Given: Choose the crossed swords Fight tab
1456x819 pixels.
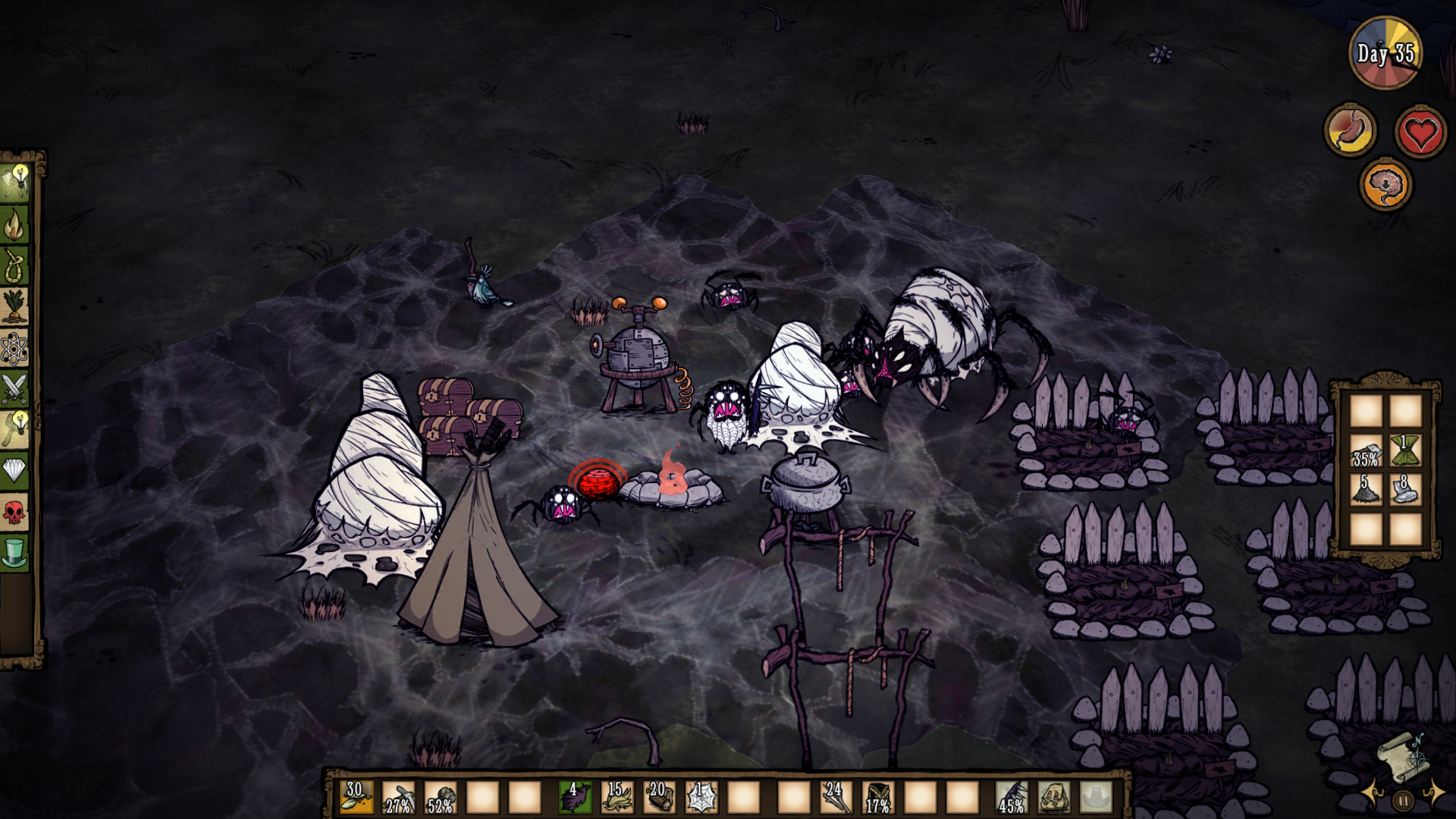Looking at the screenshot, I should pyautogui.click(x=15, y=389).
